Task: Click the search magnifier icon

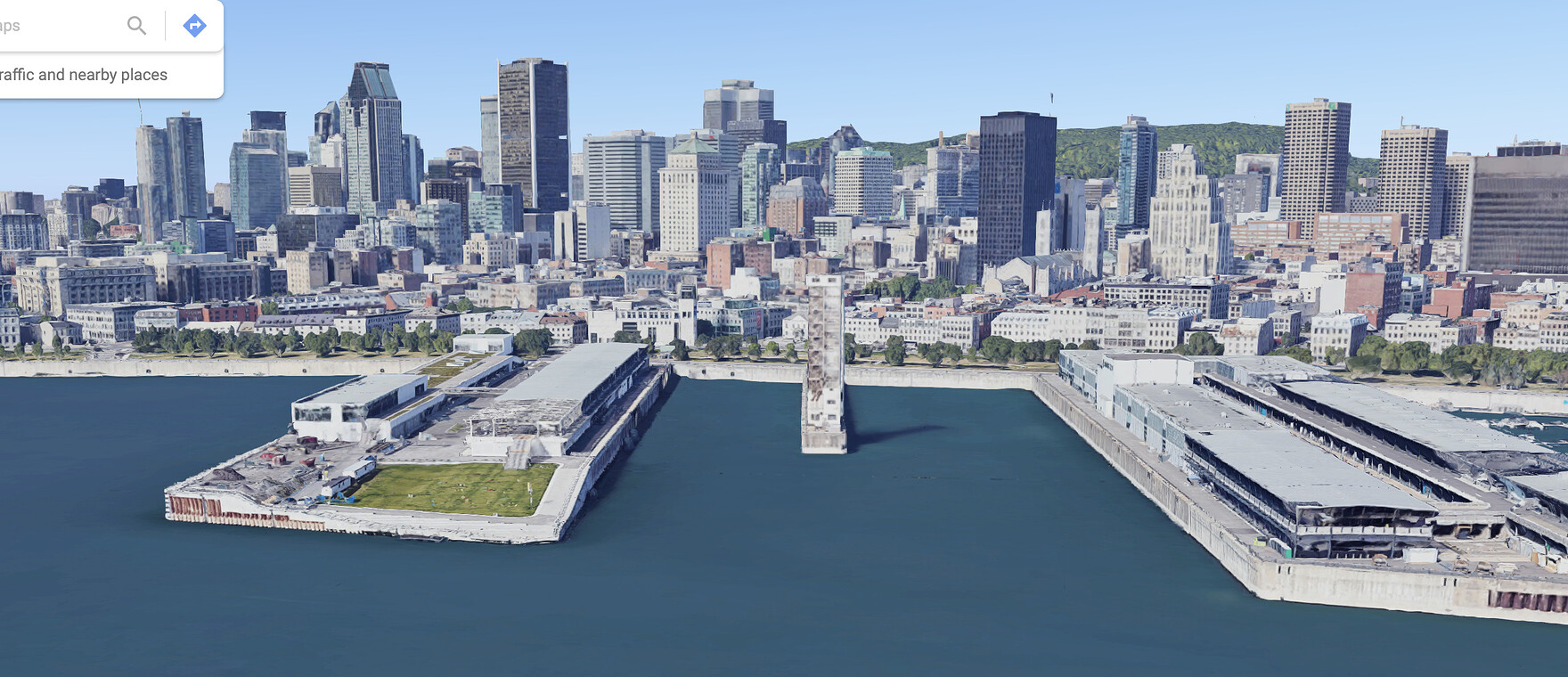Action: pos(136,25)
